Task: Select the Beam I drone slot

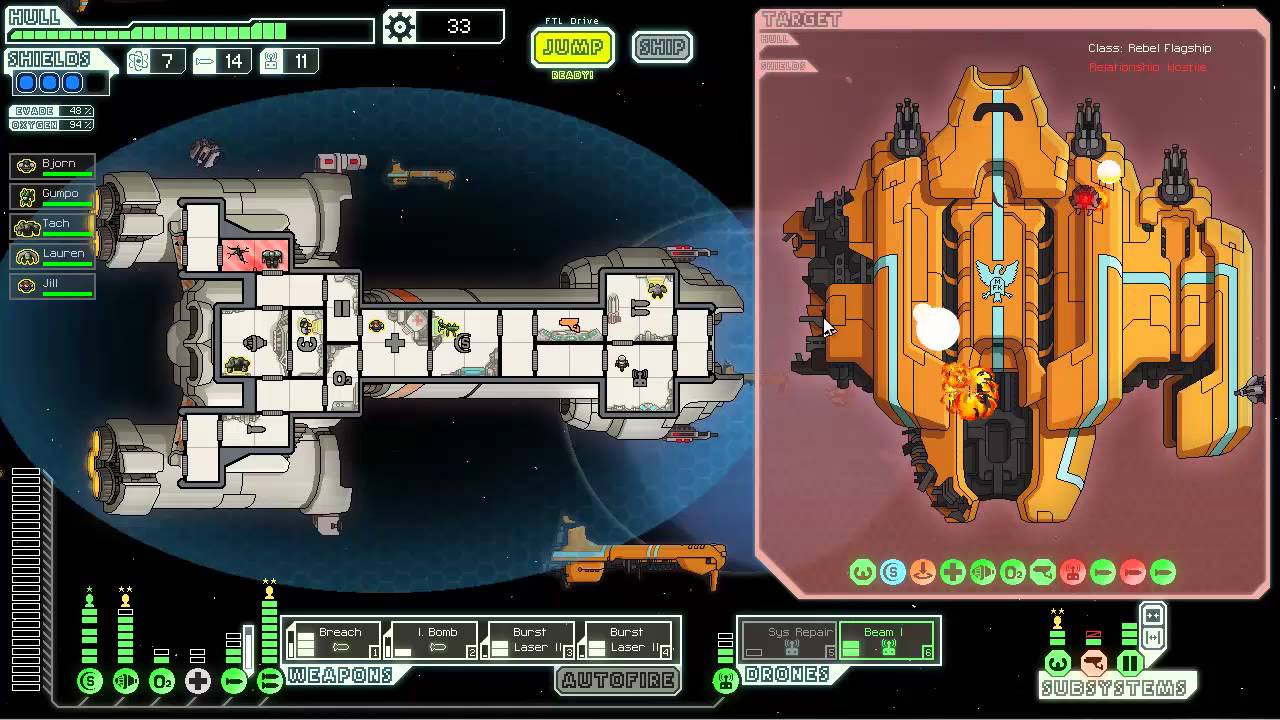Action: tap(885, 640)
